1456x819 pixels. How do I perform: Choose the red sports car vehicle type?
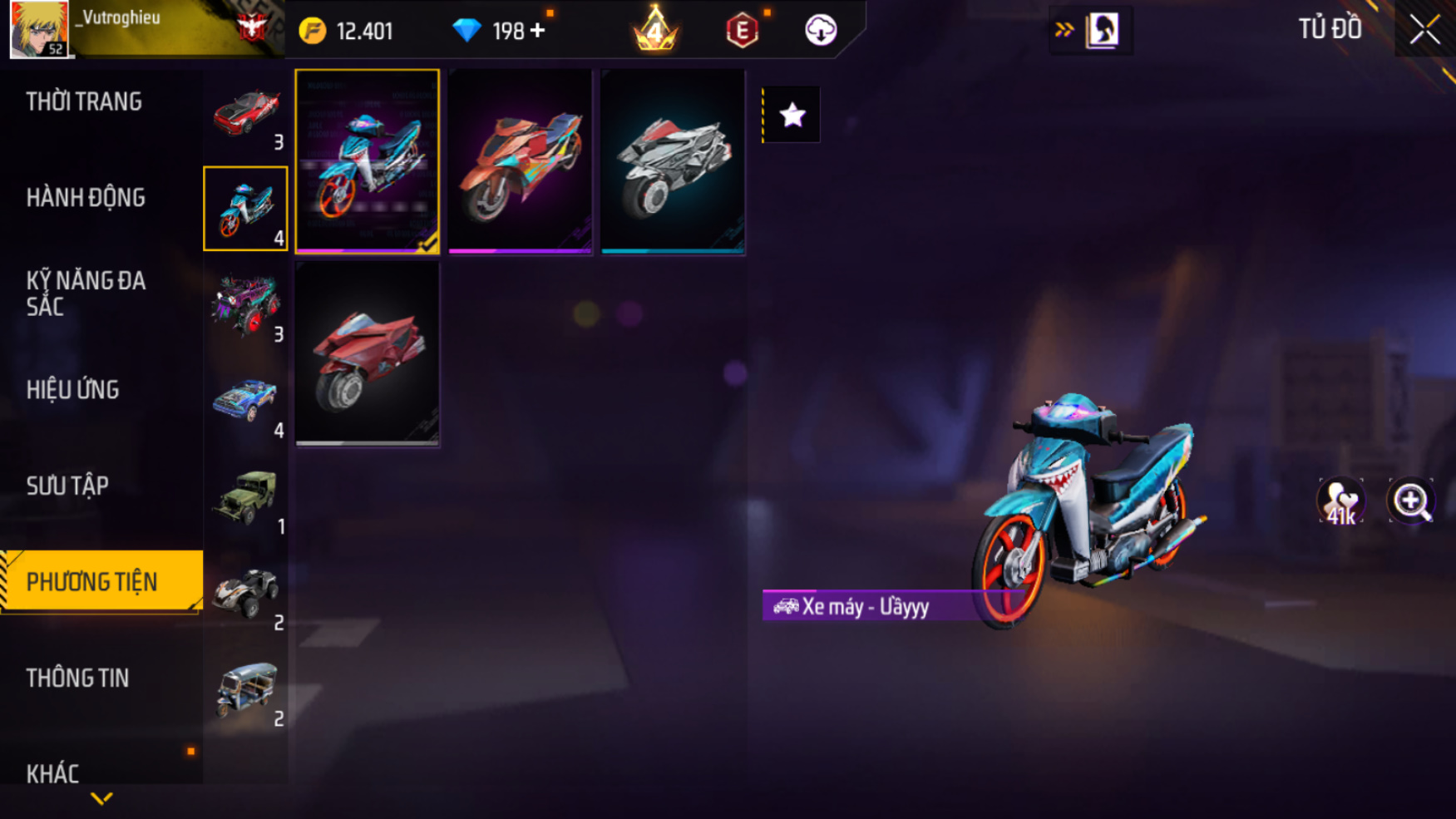(245, 115)
